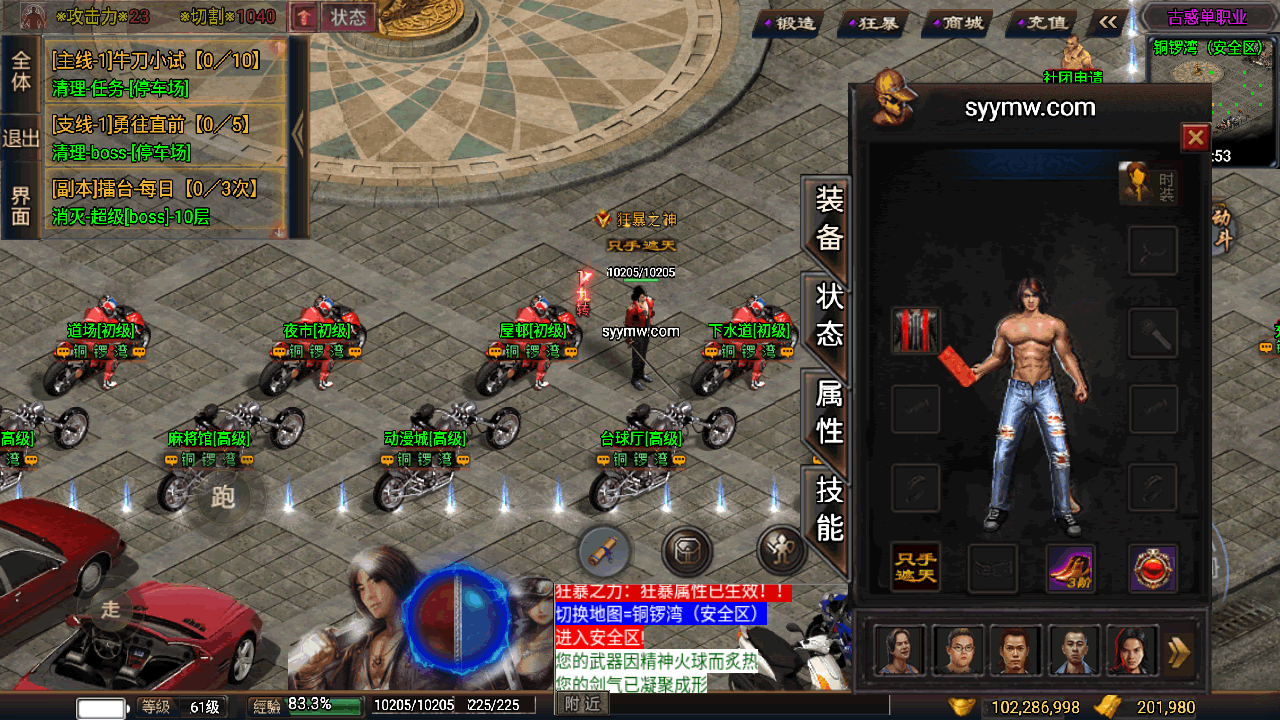Open the 充值 recharge menu

pos(1041,22)
